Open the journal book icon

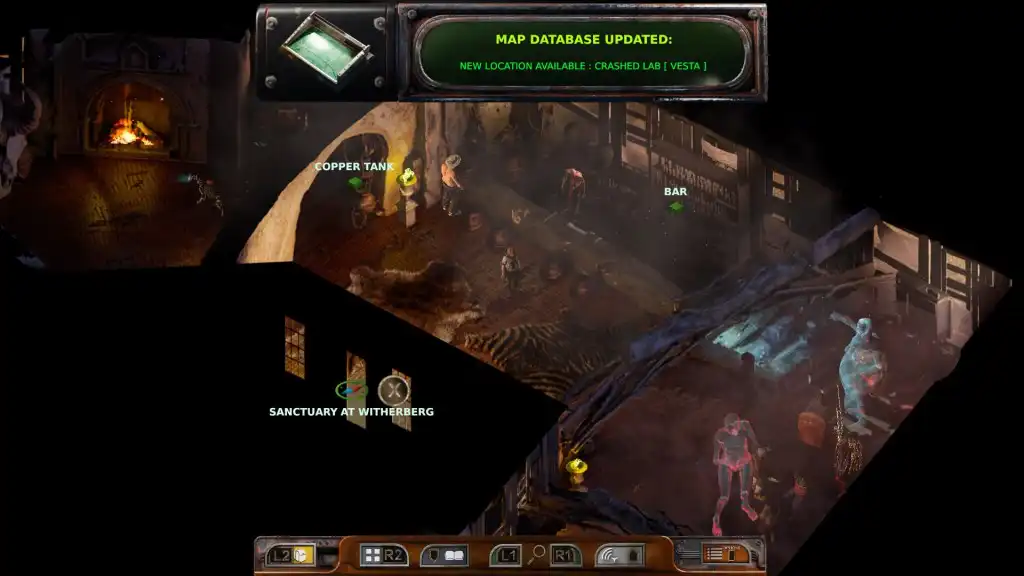453,555
